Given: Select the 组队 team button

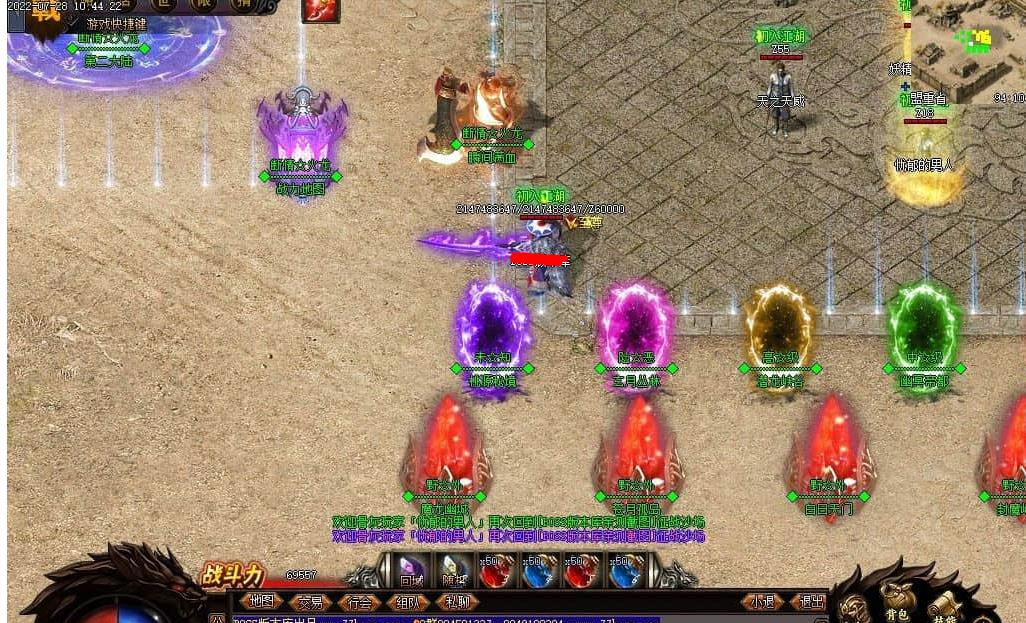Looking at the screenshot, I should pyautogui.click(x=409, y=601).
